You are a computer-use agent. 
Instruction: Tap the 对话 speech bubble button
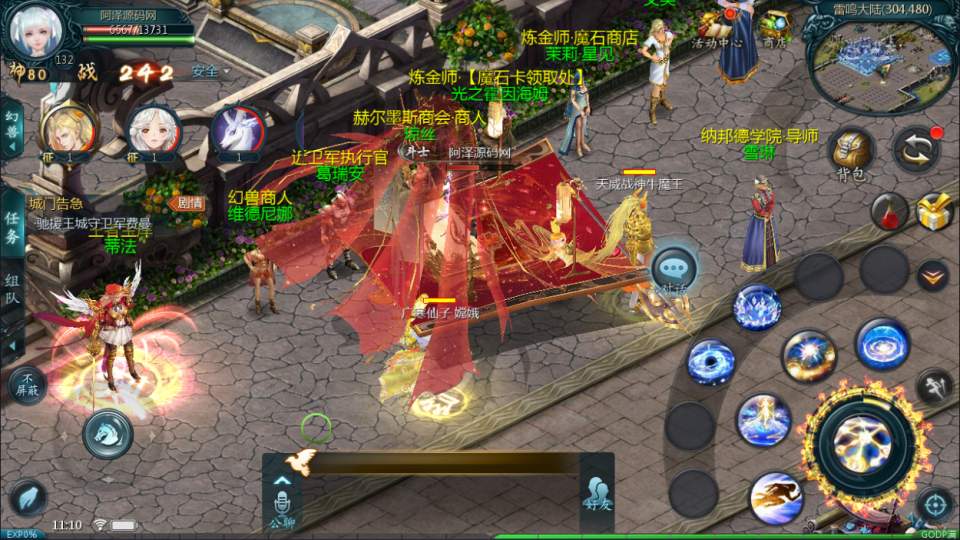(x=674, y=269)
